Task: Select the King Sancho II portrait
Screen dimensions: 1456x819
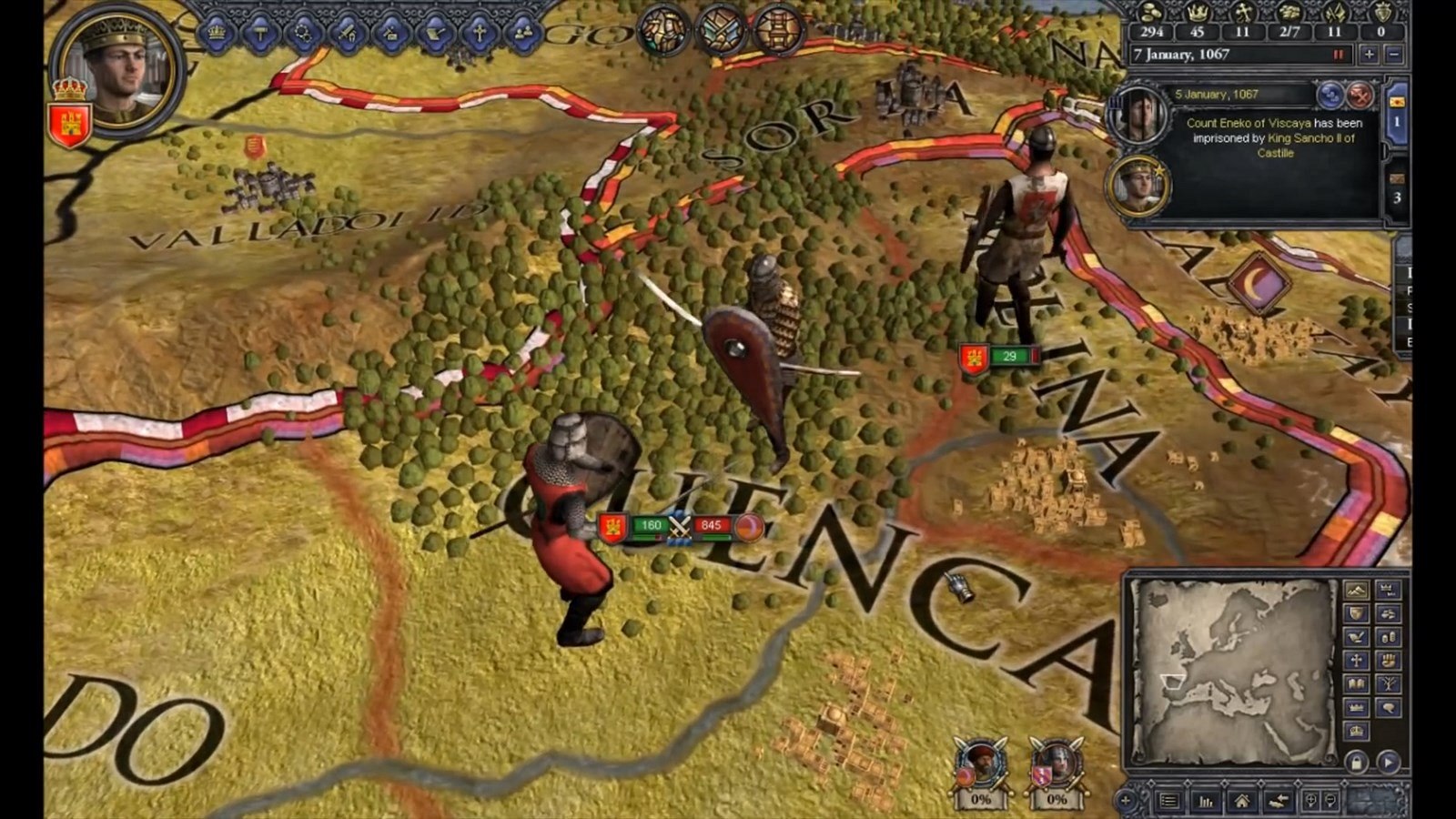Action: [1137, 186]
